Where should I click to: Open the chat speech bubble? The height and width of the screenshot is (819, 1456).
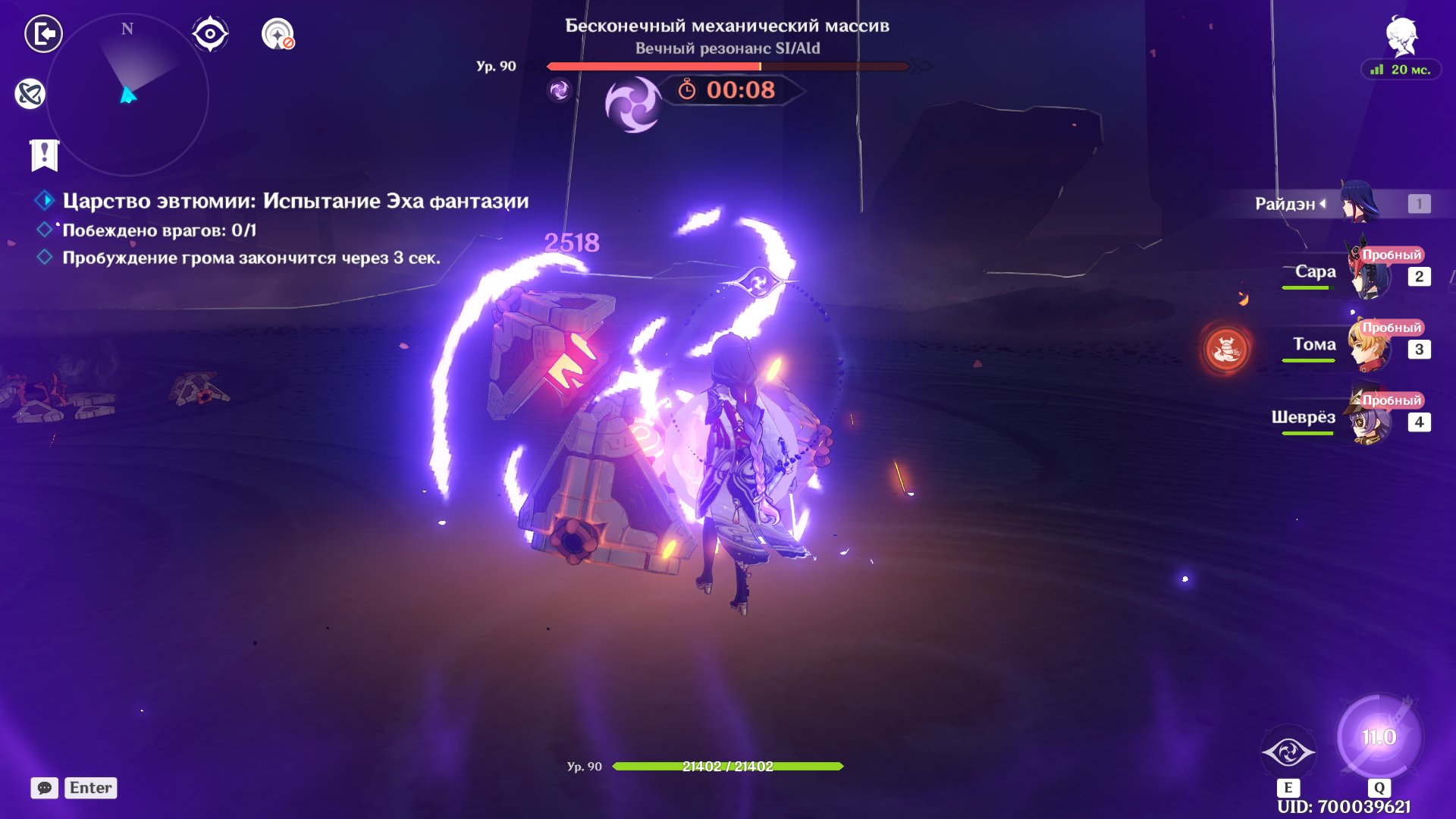(45, 788)
